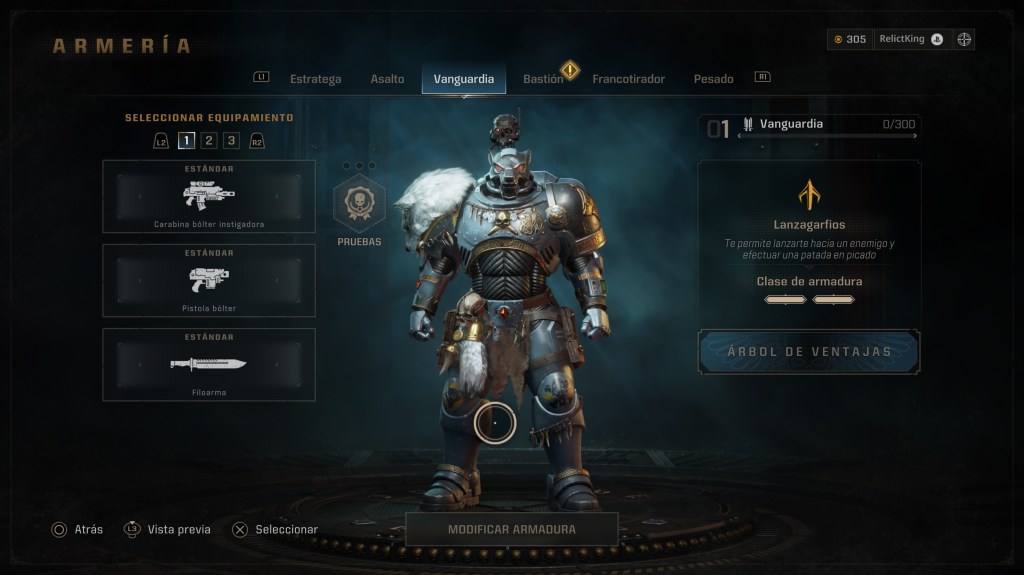Select the Lanzagarfios ability icon
Image resolution: width=1024 pixels, height=575 pixels.
click(809, 194)
